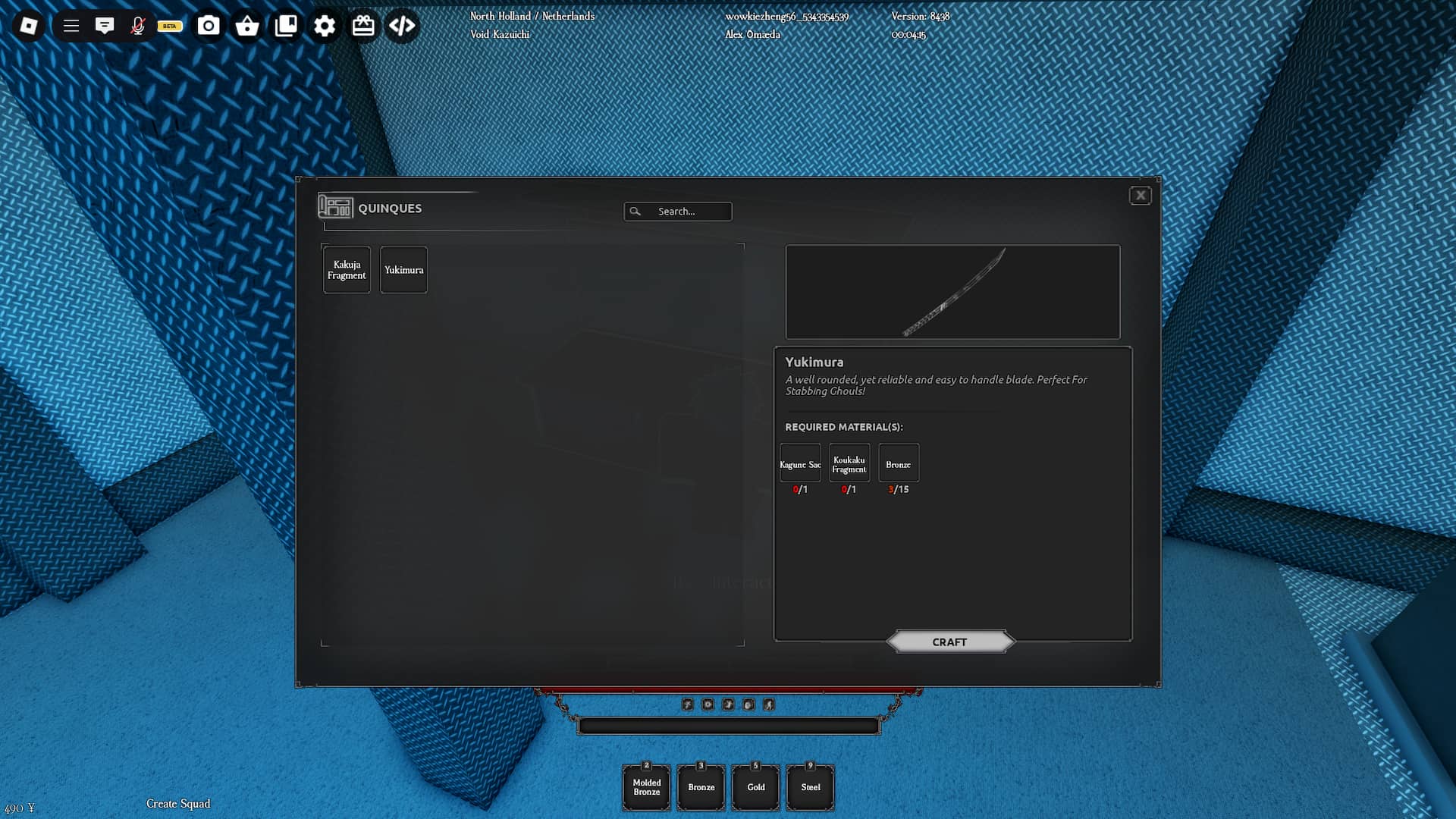This screenshot has height=819, width=1456.
Task: Click the developer code </> icon
Action: pos(402,25)
